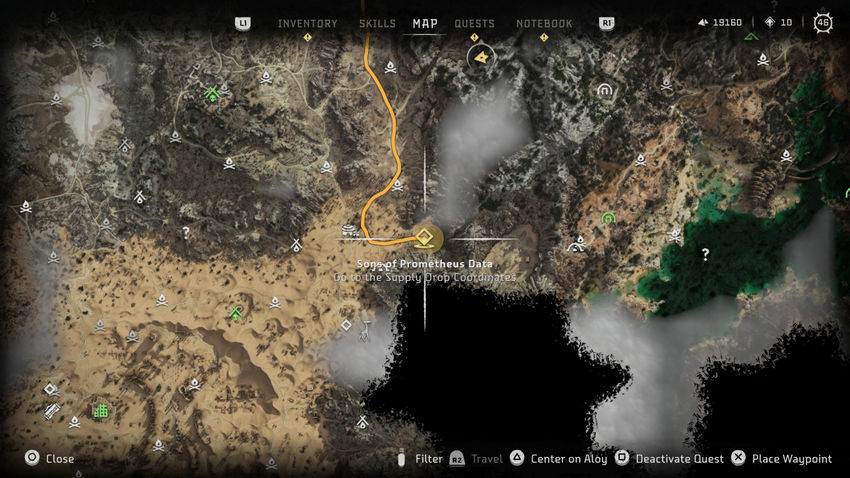Click Aloy's yellow arrow position marker

click(x=483, y=58)
